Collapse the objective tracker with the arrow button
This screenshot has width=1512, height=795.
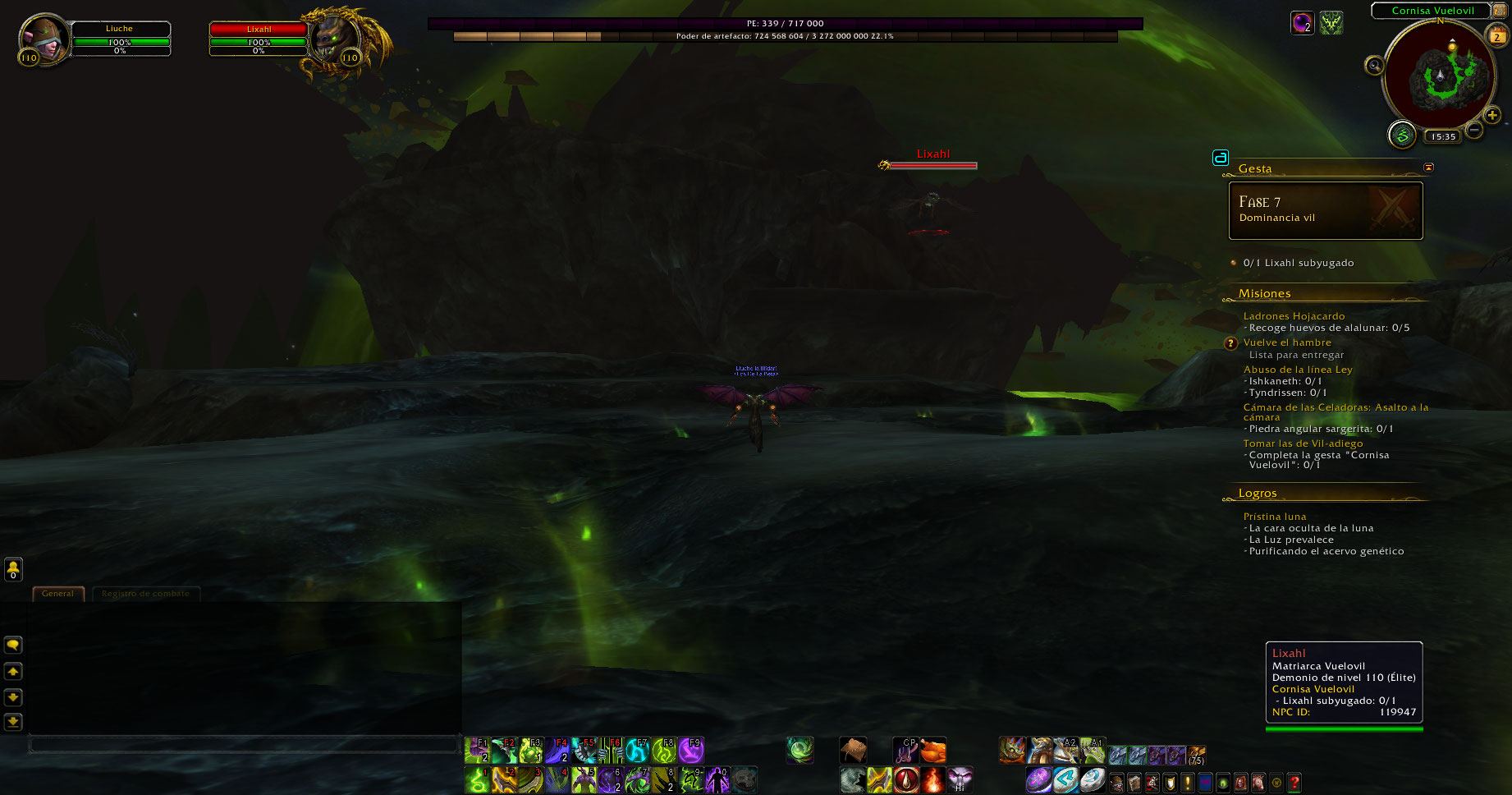pyautogui.click(x=1428, y=168)
